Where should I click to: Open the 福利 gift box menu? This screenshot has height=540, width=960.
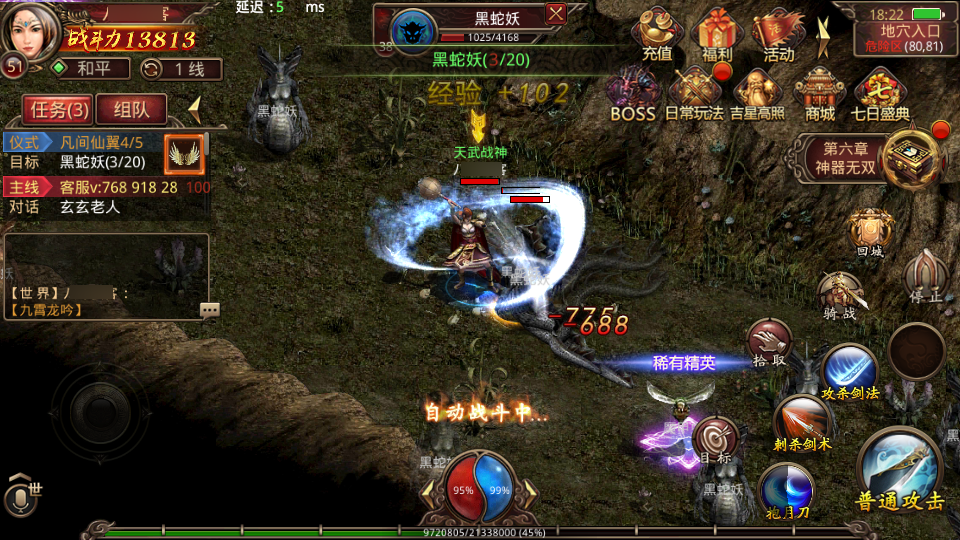click(717, 34)
